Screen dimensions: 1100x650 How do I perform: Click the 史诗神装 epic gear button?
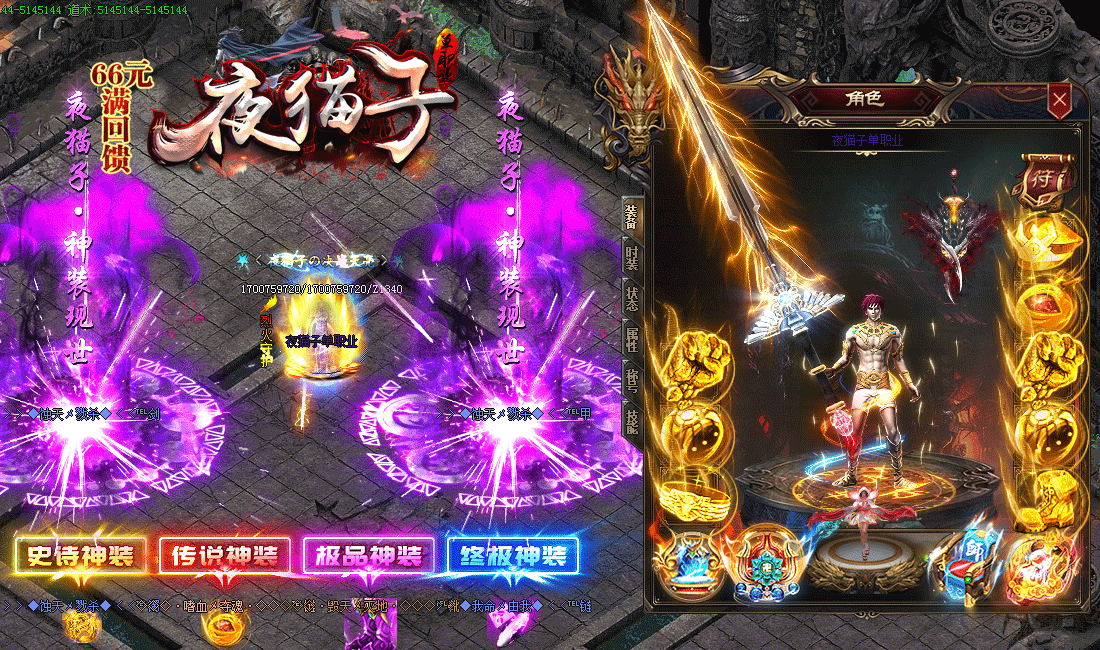tap(81, 556)
